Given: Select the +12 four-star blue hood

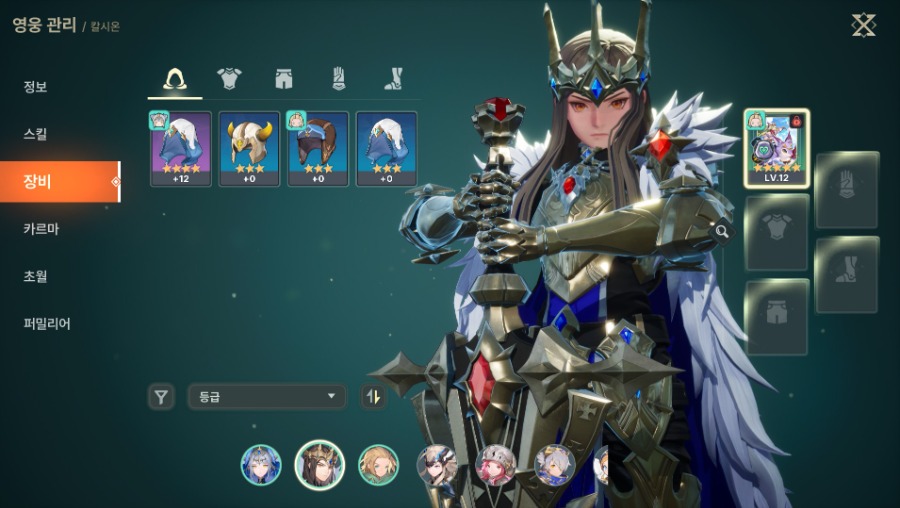Looking at the screenshot, I should (181, 148).
